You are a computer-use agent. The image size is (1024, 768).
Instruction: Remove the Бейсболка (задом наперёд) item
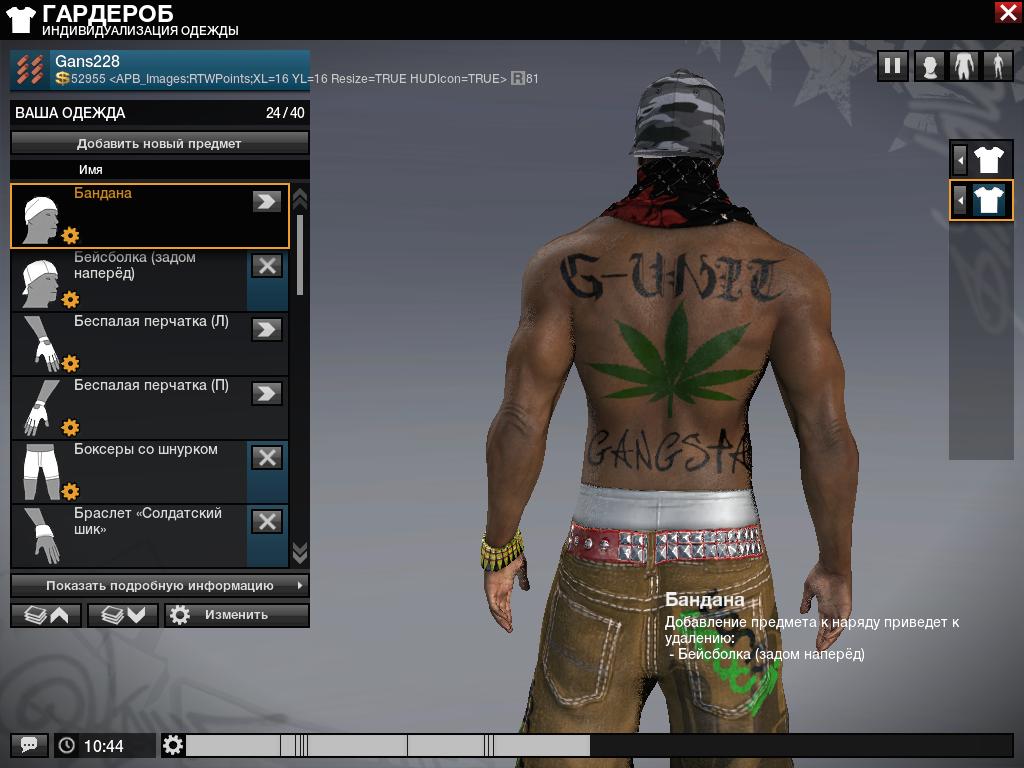pyautogui.click(x=266, y=265)
